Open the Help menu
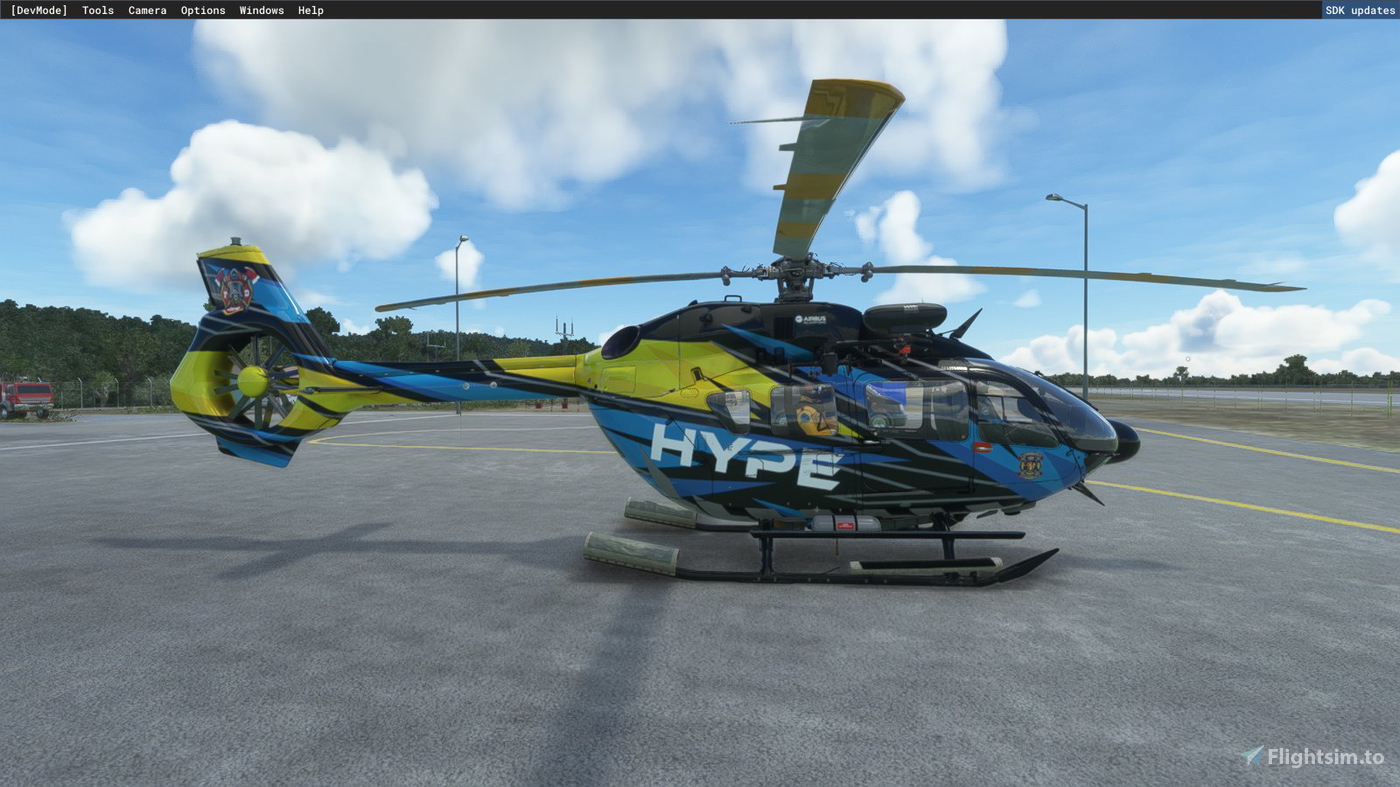The image size is (1400, 787). click(x=310, y=9)
